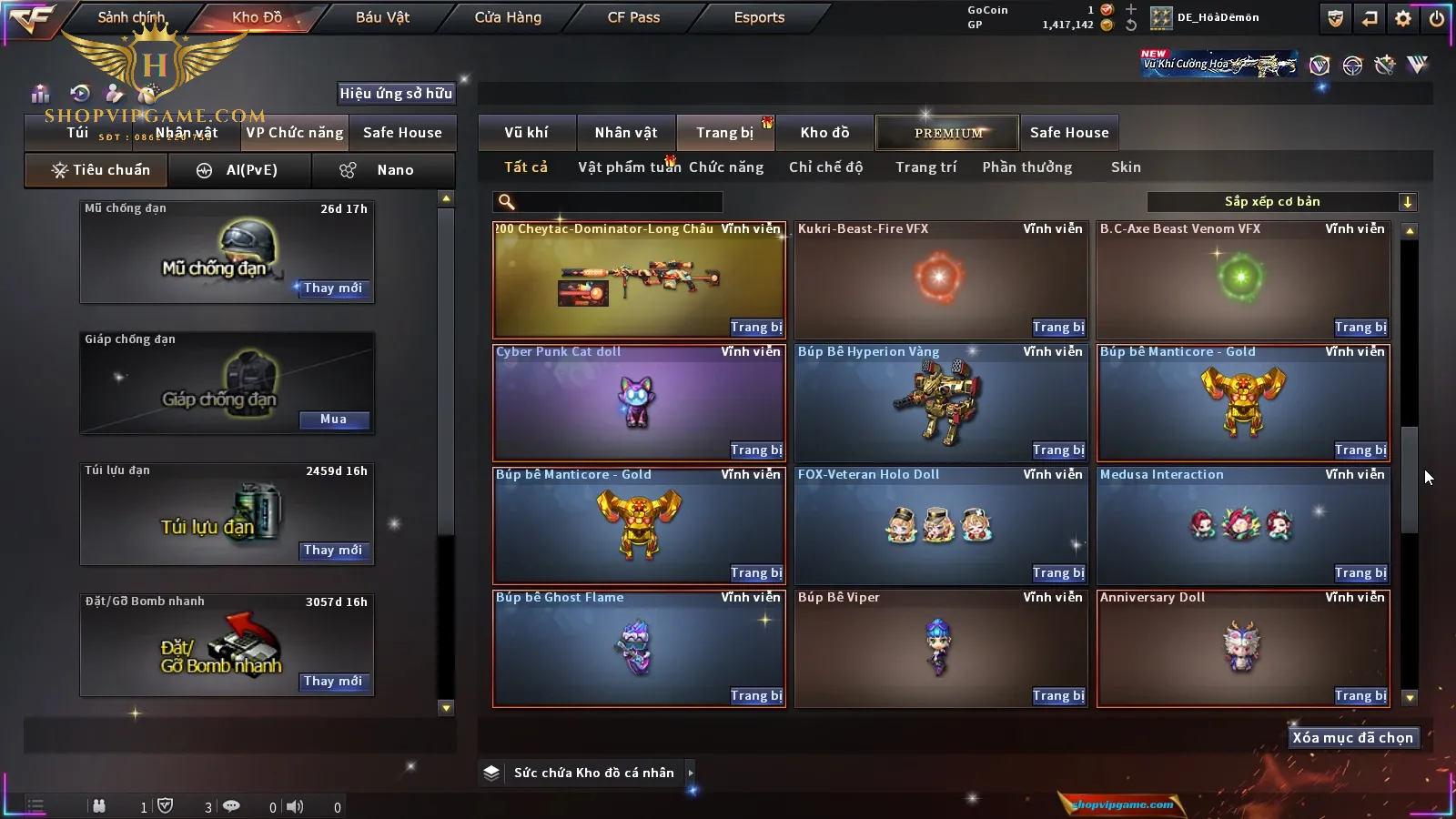The image size is (1456, 819).
Task: Open the Esports menu
Action: [759, 17]
